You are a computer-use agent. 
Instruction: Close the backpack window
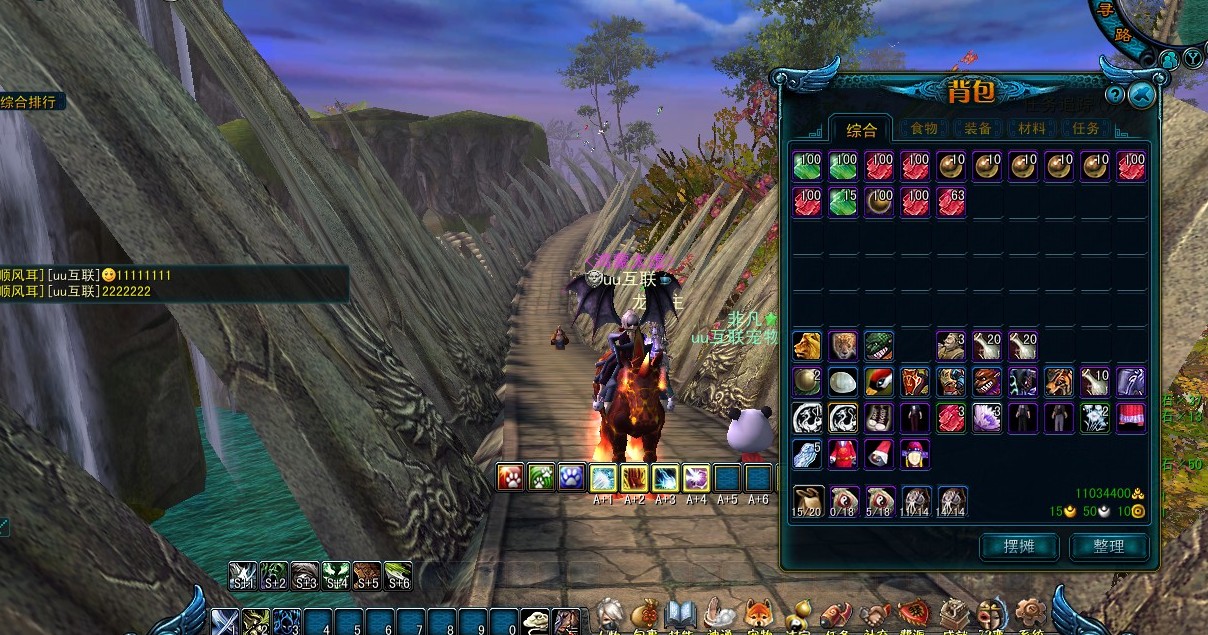(1141, 95)
